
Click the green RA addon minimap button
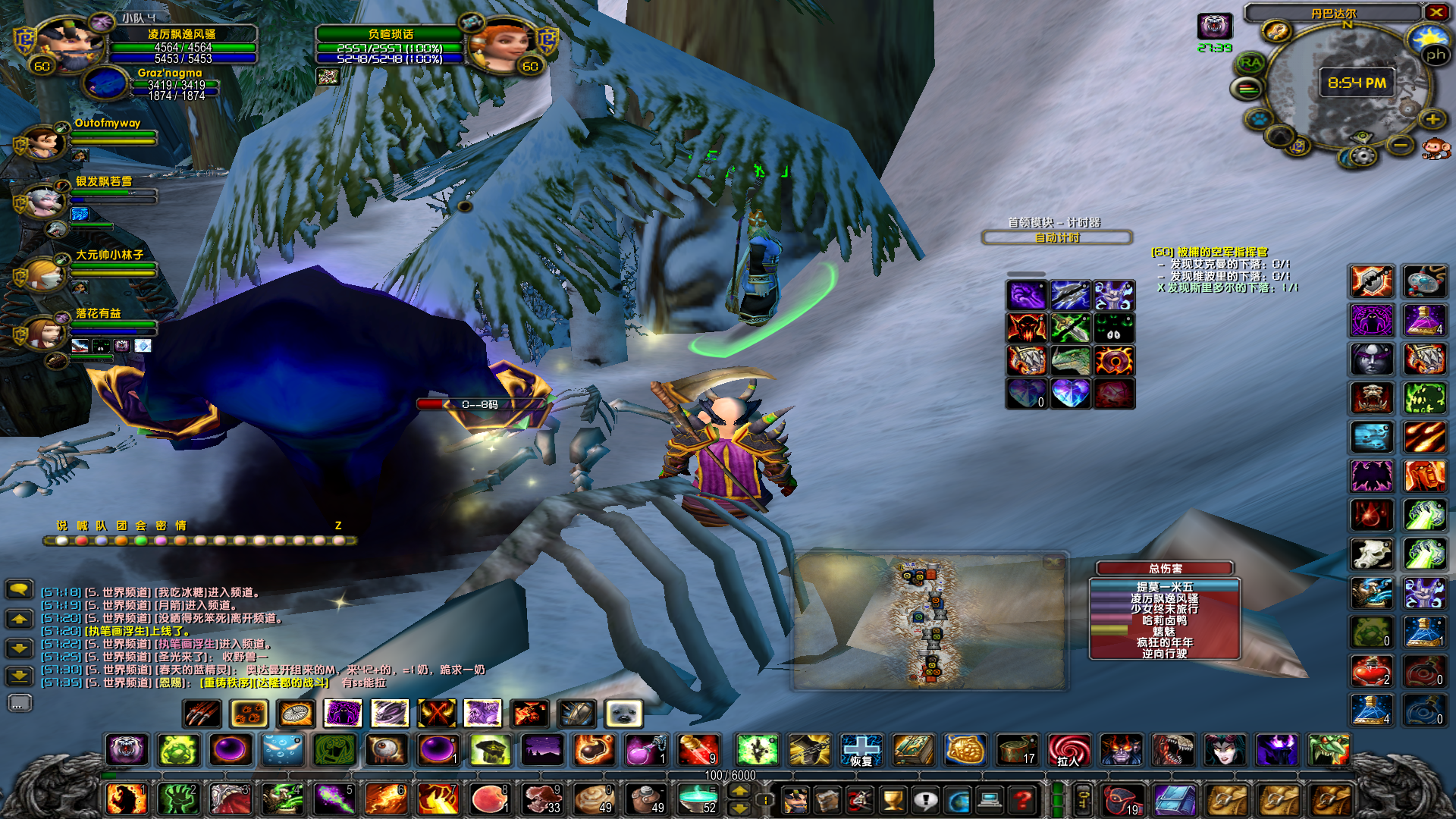pos(1250,63)
